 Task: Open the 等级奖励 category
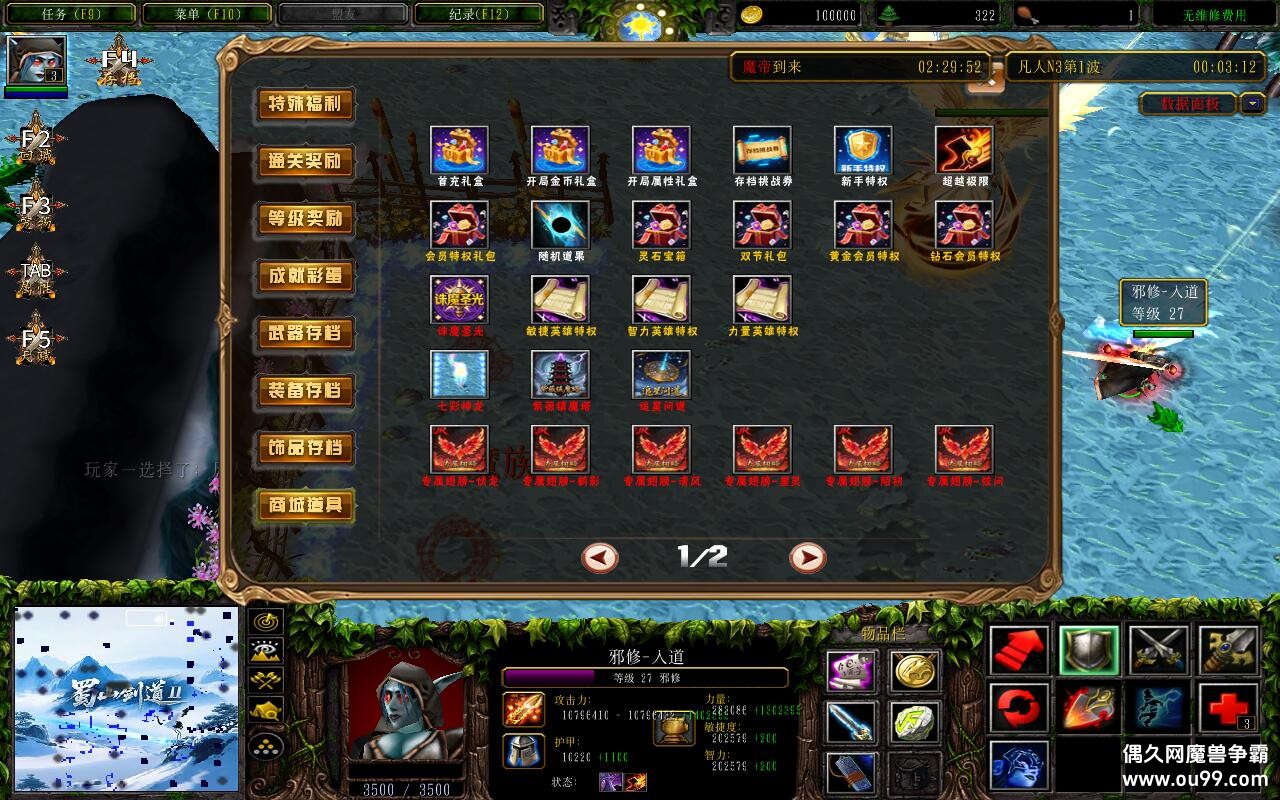305,219
